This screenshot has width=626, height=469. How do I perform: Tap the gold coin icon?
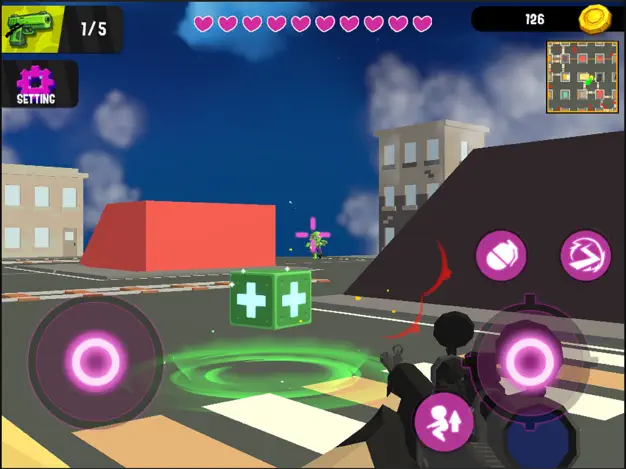coord(596,19)
